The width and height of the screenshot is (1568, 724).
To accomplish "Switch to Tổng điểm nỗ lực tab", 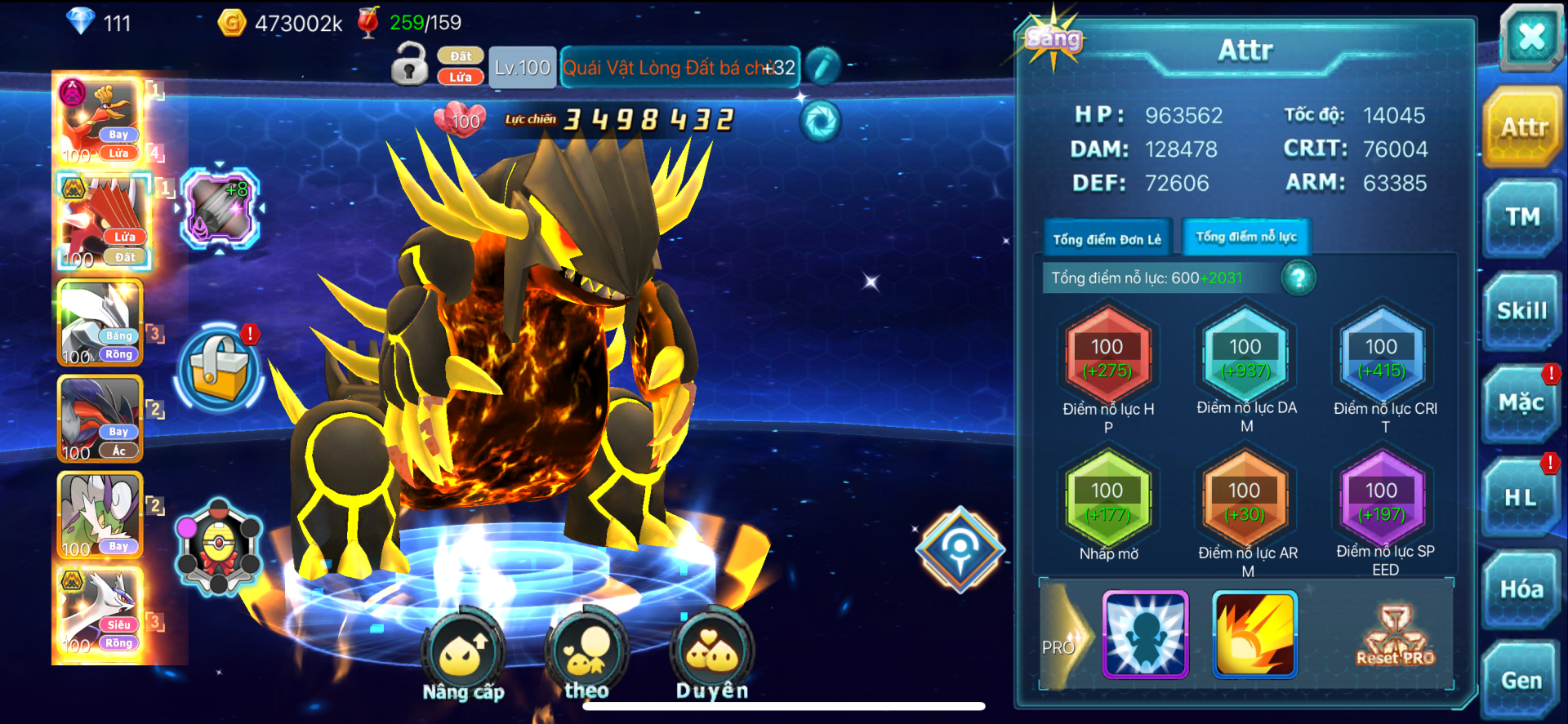I will click(1246, 238).
